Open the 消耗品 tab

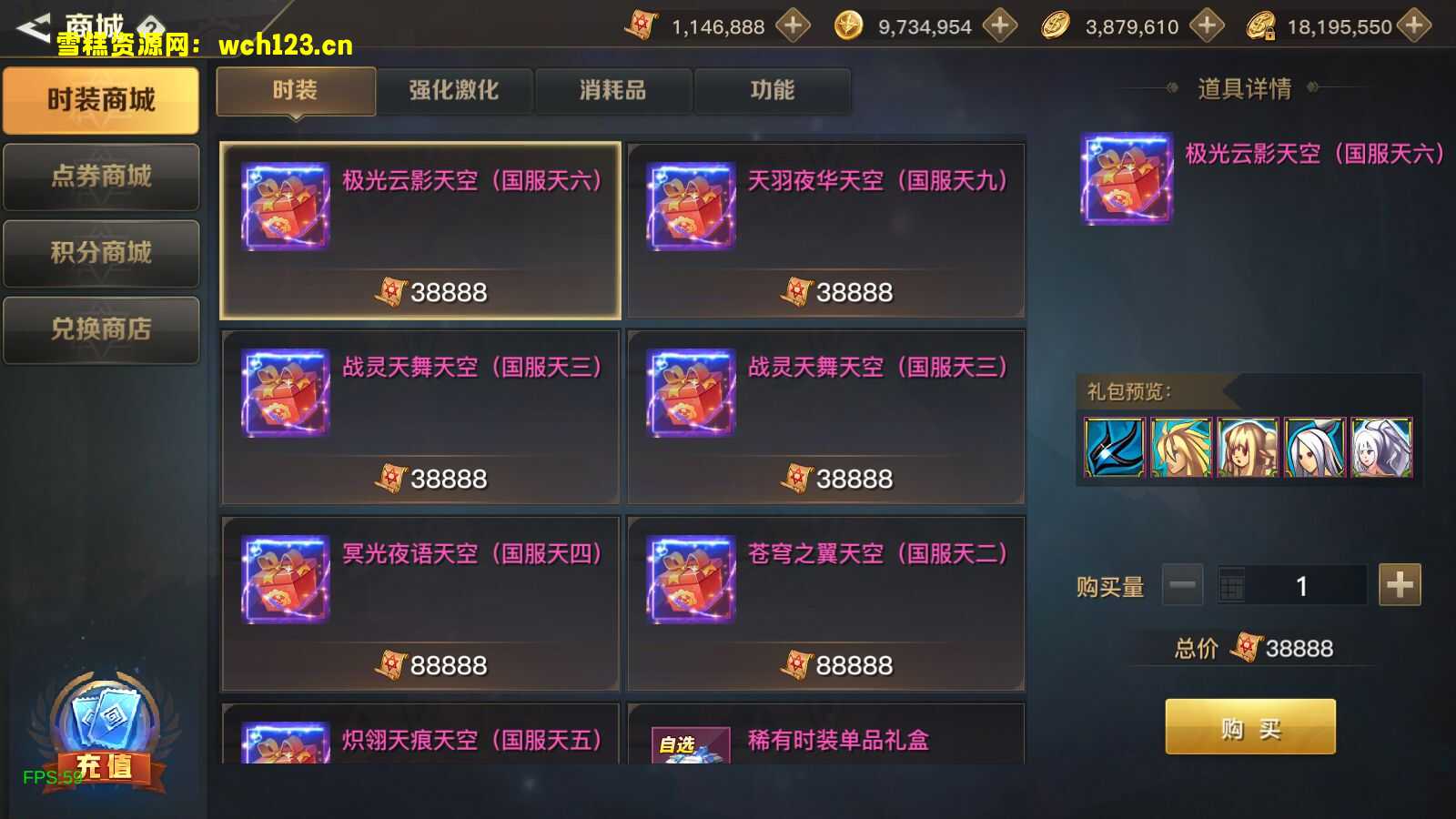[x=611, y=90]
